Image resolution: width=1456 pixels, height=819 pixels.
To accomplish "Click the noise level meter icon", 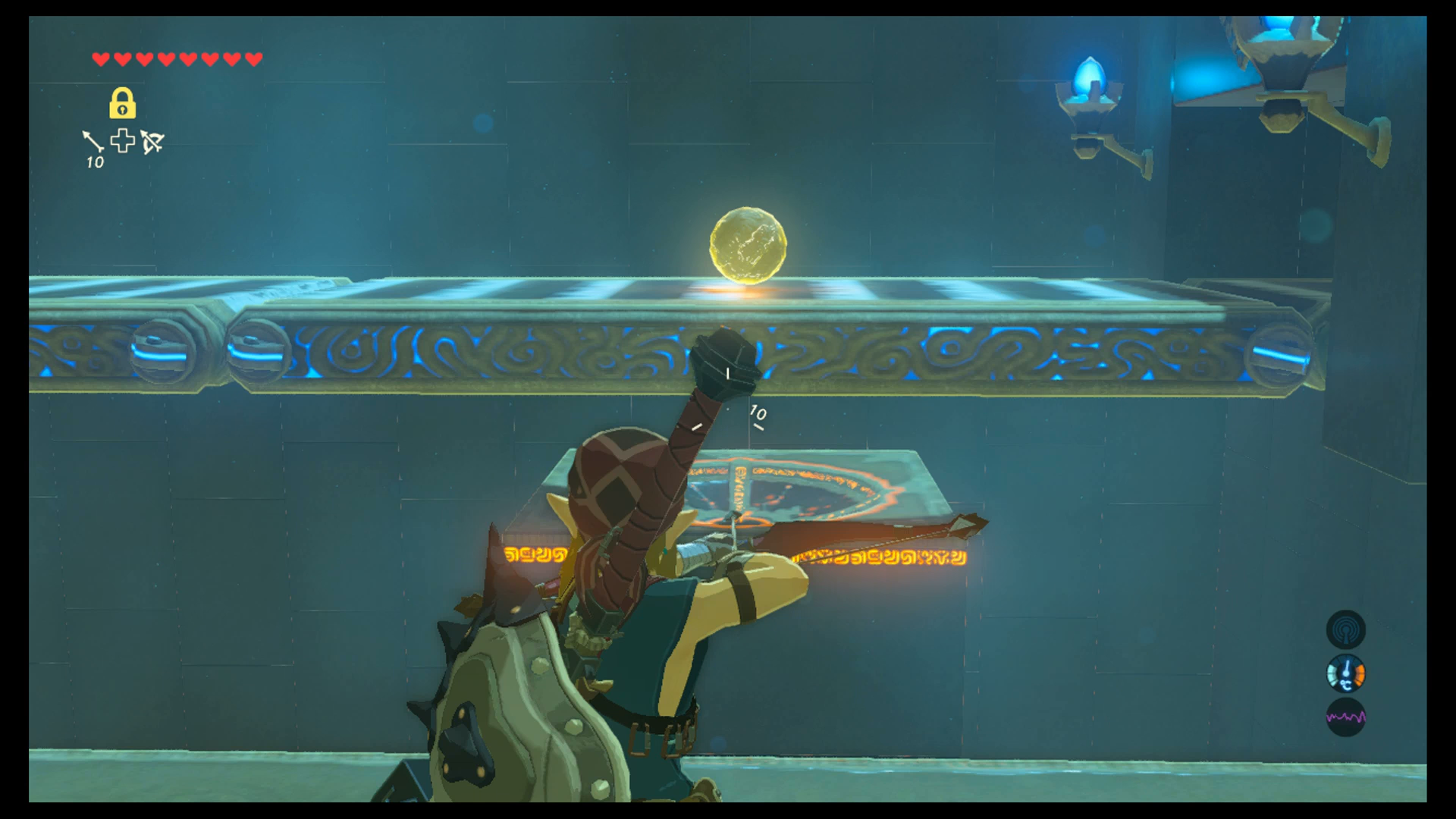I will click(x=1346, y=716).
